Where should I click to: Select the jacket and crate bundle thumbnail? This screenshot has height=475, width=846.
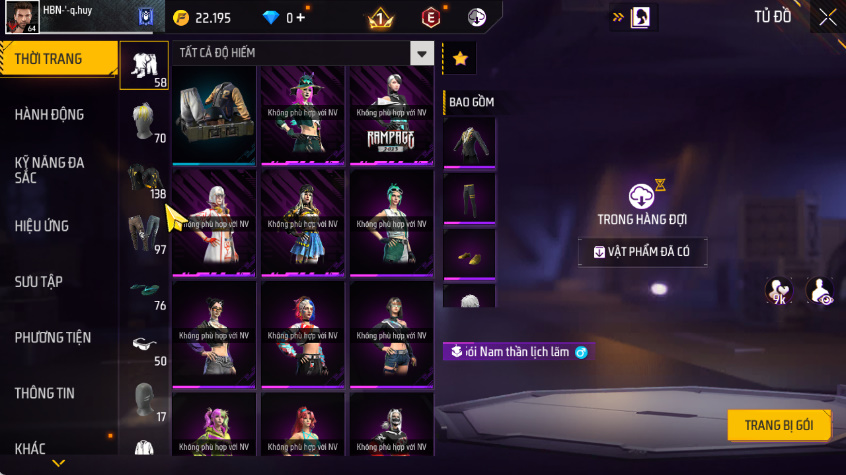pos(213,115)
